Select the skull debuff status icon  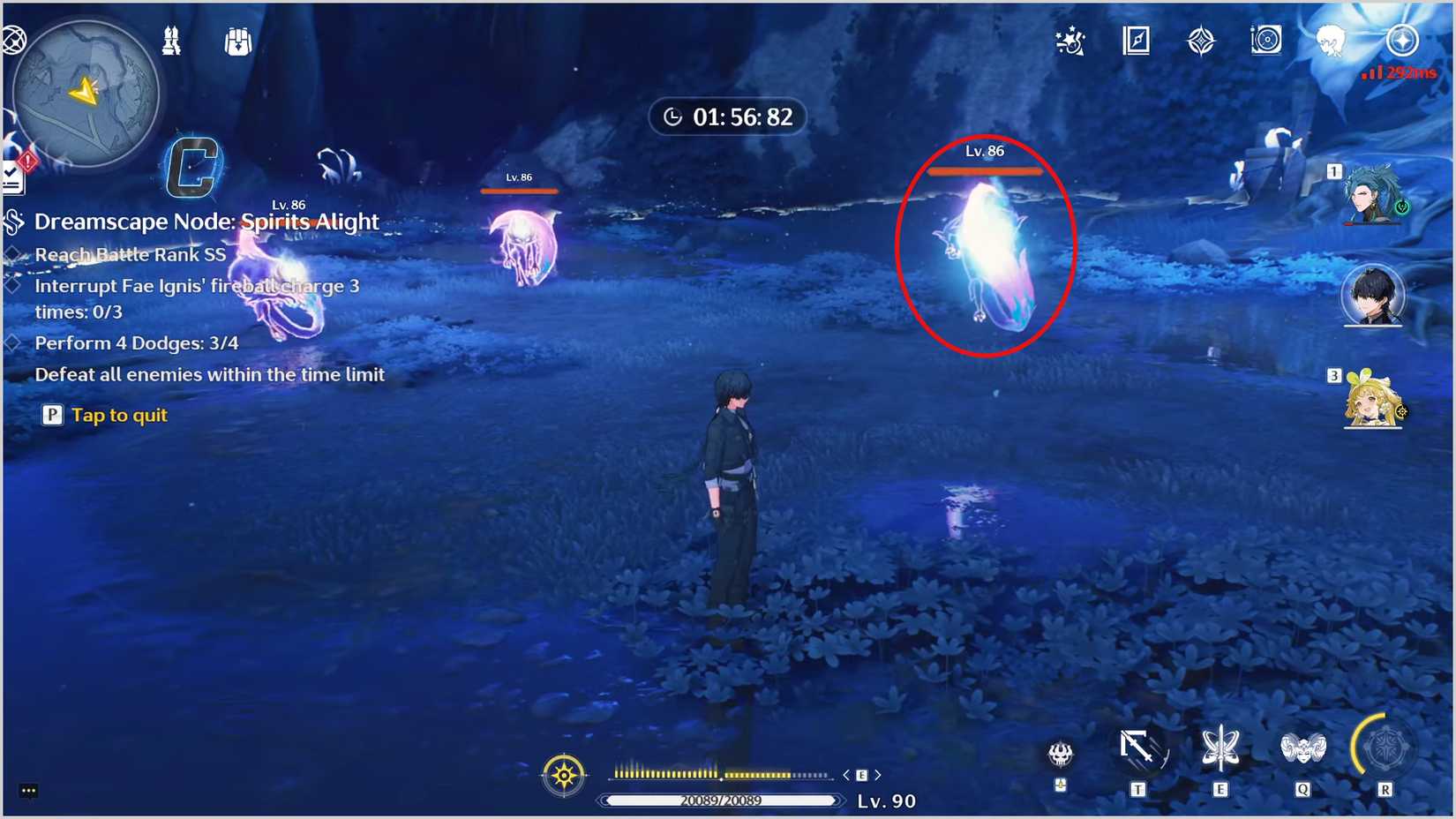(1061, 755)
